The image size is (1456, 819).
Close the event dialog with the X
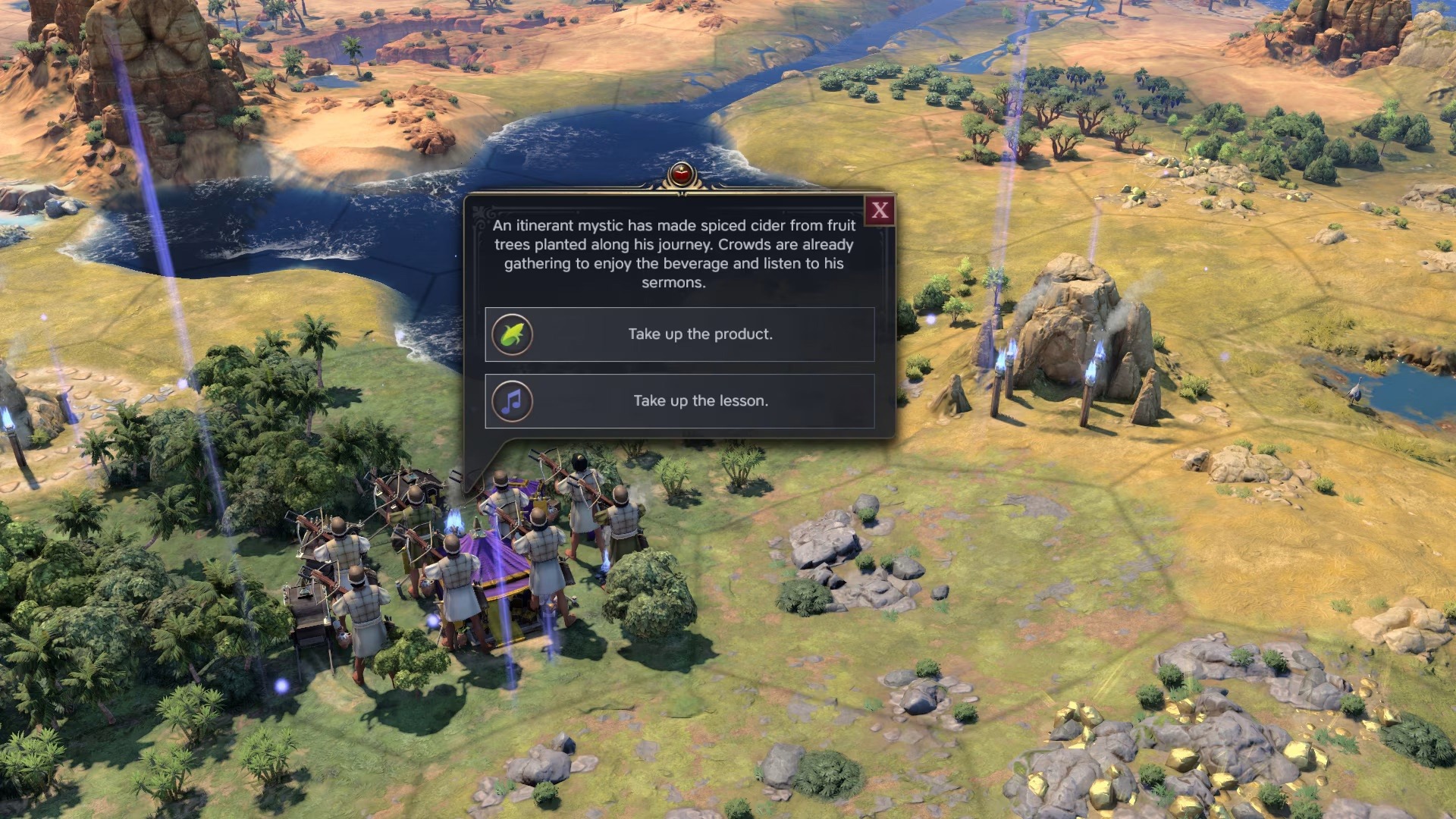(x=880, y=211)
